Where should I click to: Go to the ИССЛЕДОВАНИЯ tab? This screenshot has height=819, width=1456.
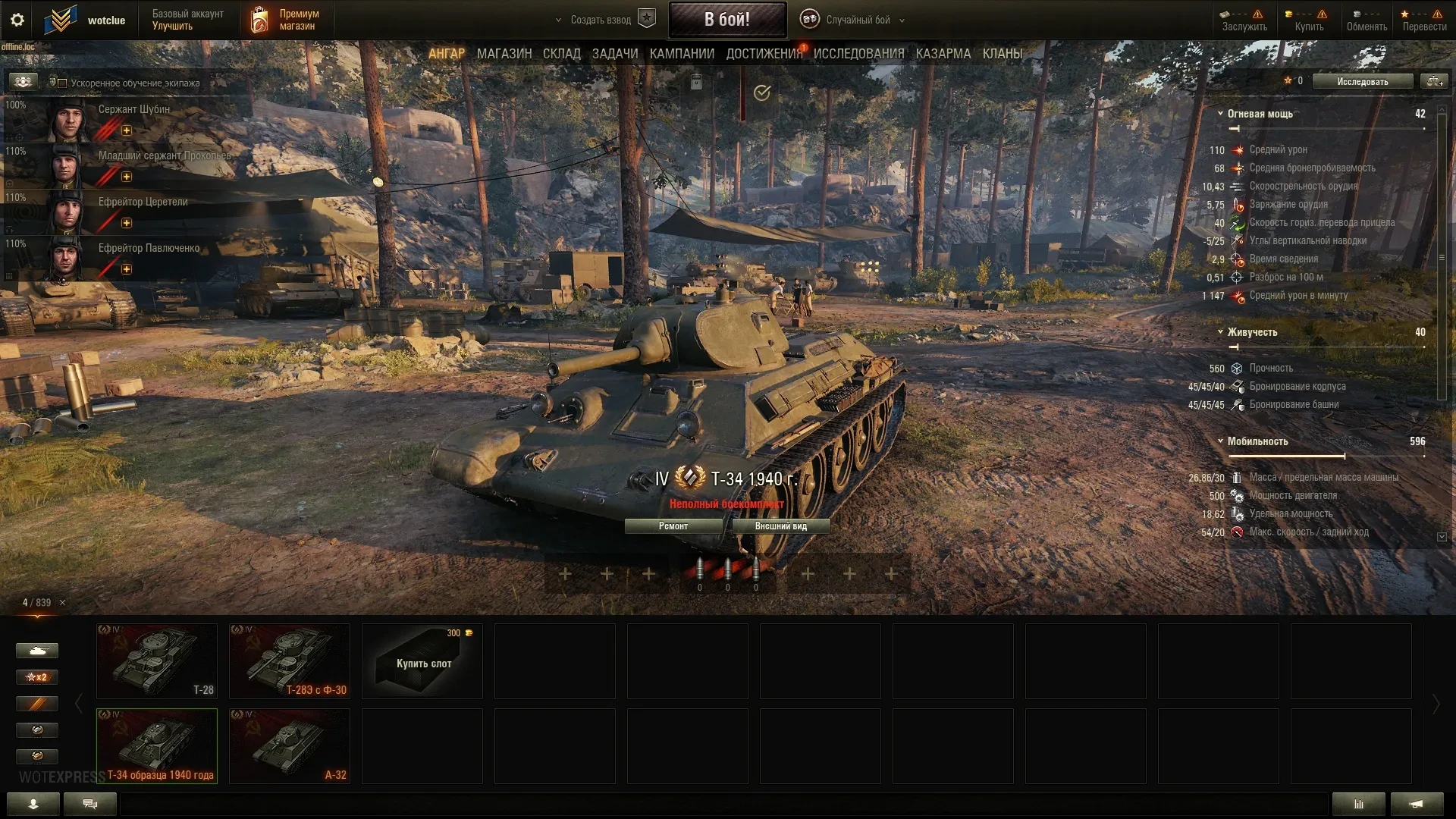(x=858, y=54)
